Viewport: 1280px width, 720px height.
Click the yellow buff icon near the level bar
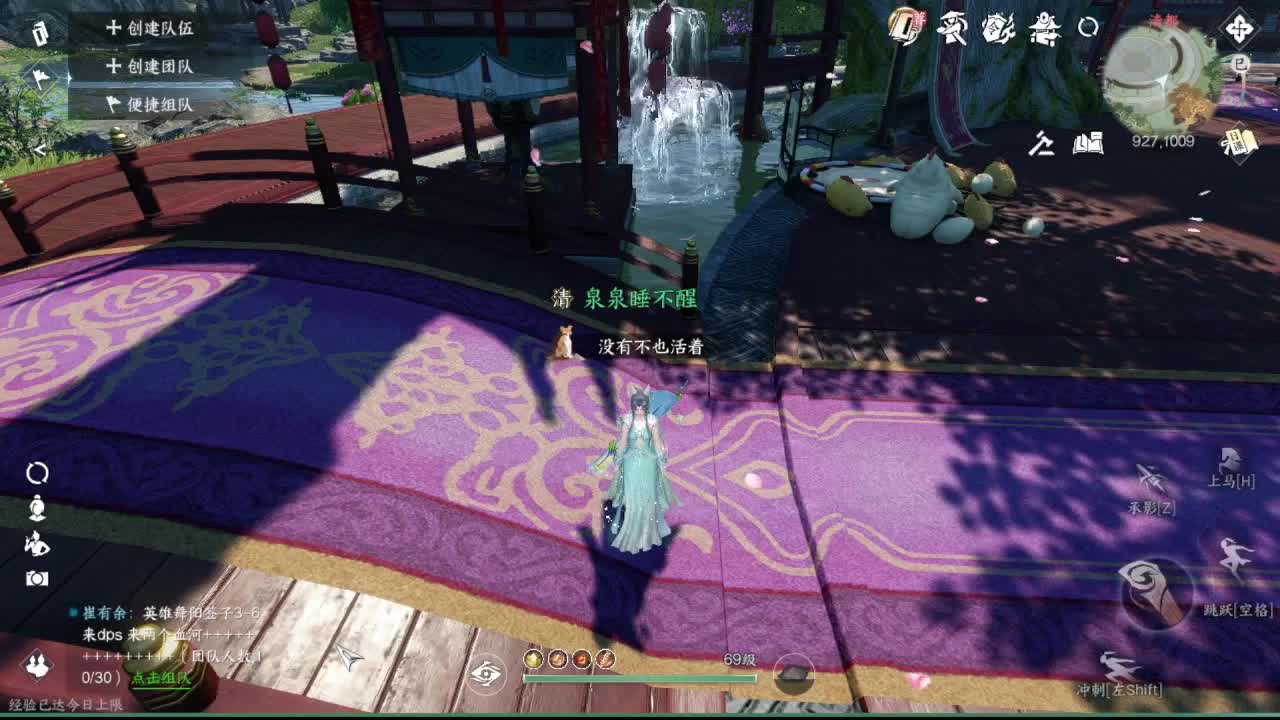(x=533, y=659)
